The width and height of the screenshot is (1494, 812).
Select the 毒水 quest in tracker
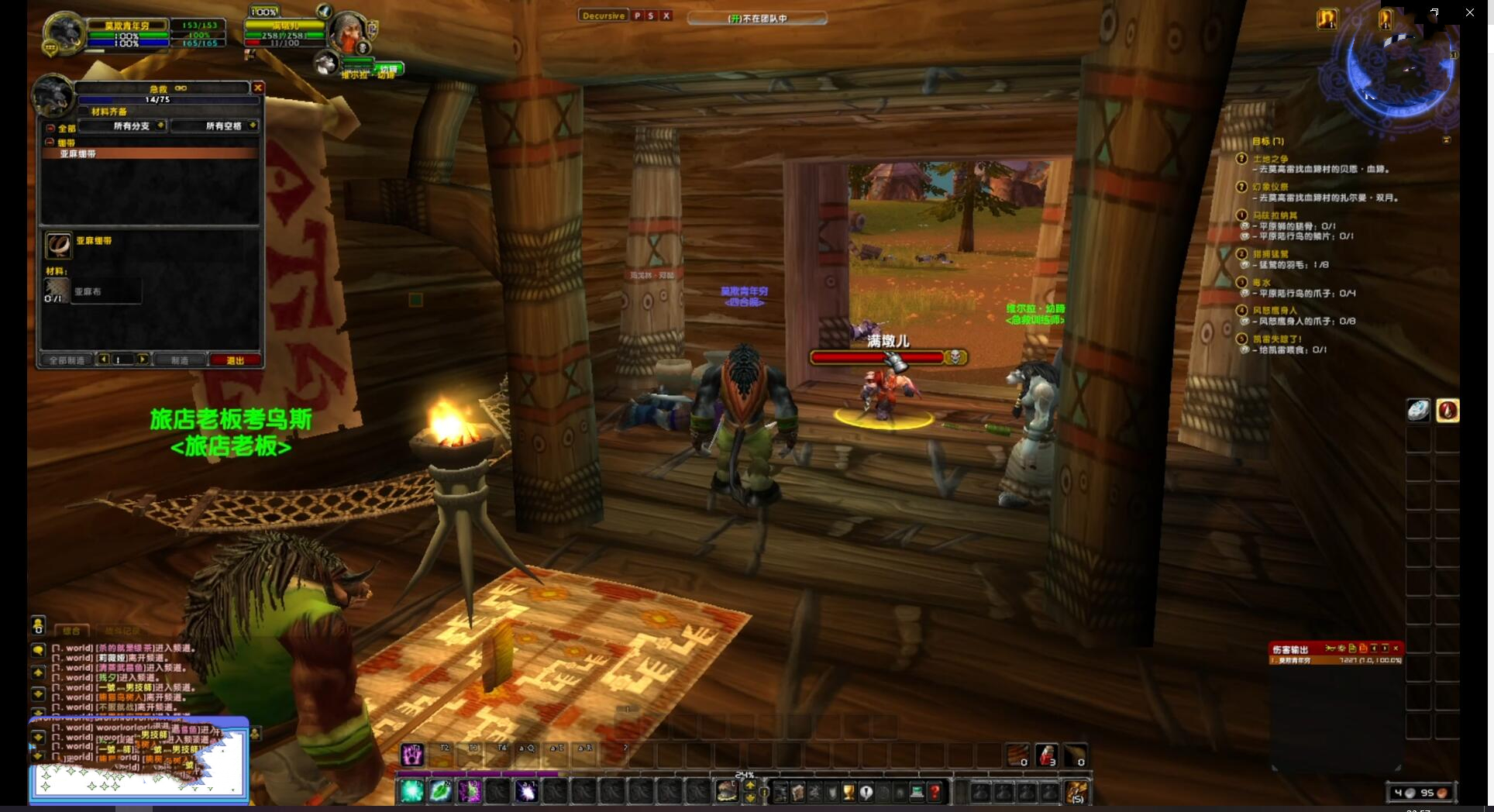click(x=1261, y=283)
